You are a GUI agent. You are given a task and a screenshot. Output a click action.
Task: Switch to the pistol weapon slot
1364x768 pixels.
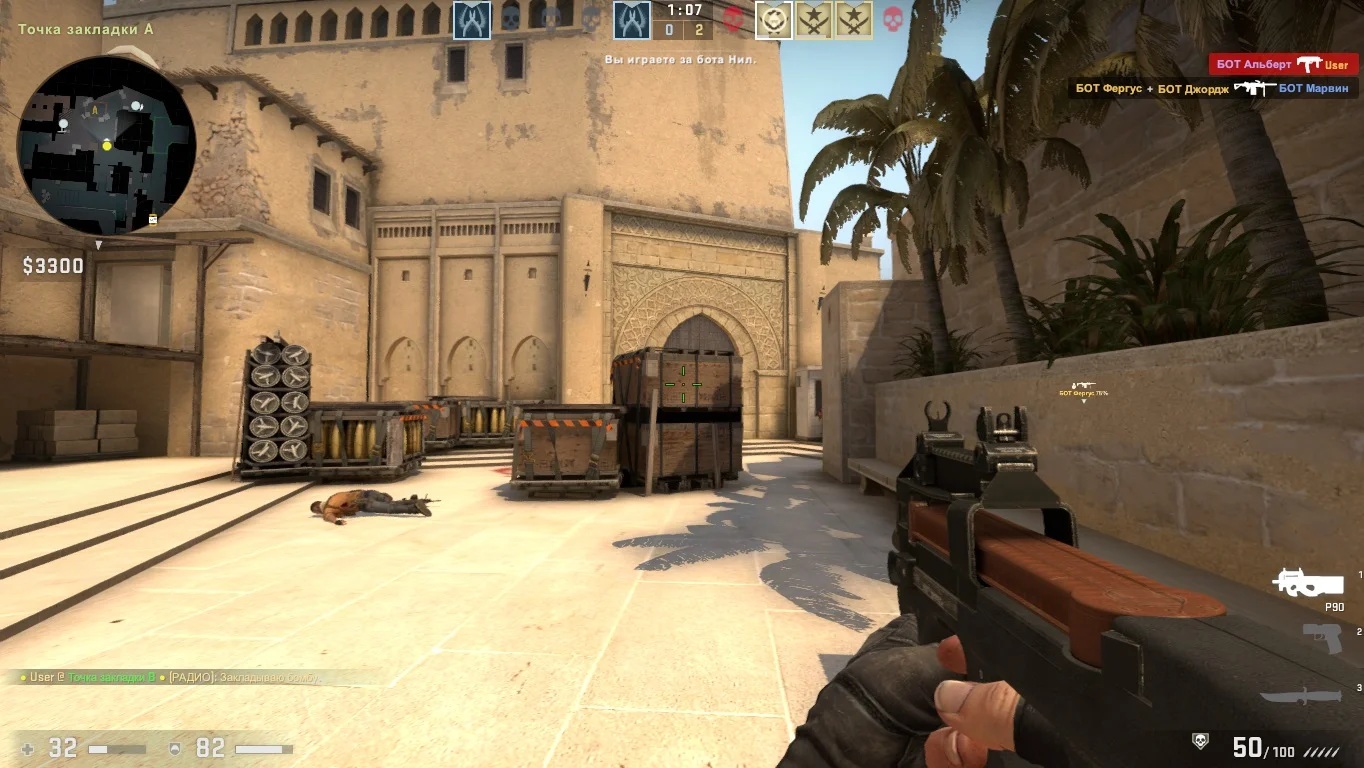point(1322,638)
